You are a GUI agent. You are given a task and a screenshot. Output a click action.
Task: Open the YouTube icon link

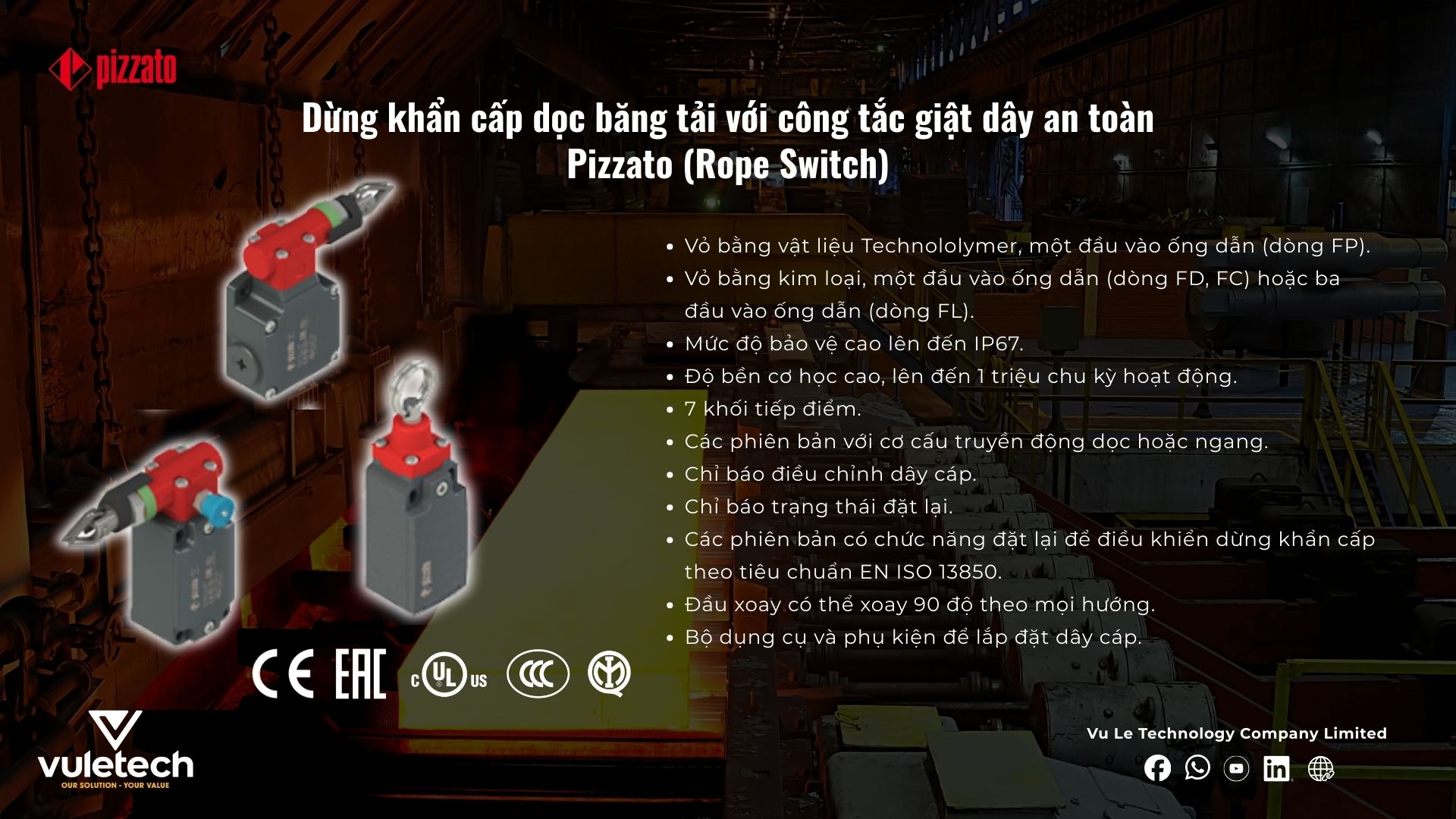point(1237,768)
